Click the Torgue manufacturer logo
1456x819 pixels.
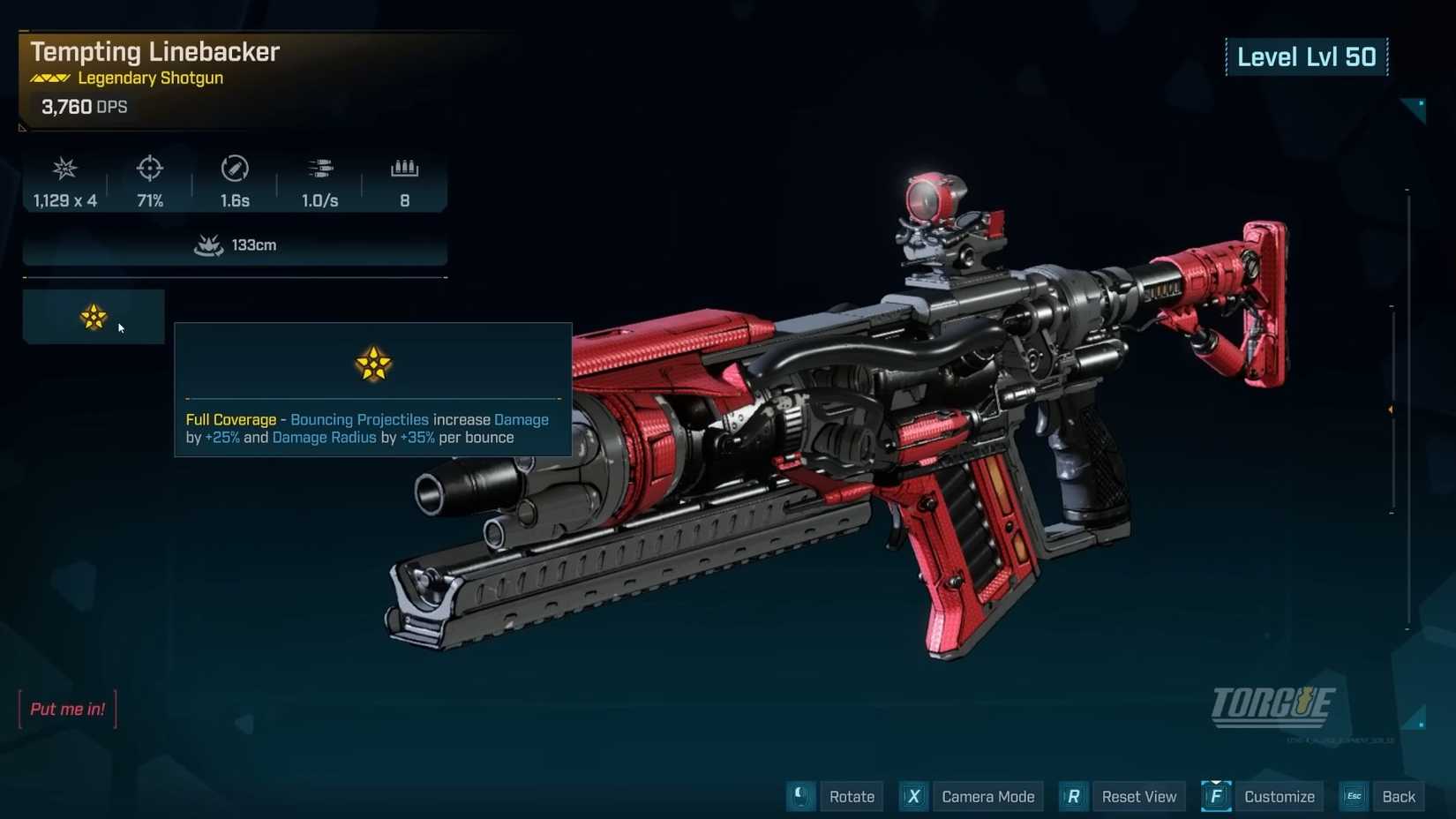point(1273,705)
